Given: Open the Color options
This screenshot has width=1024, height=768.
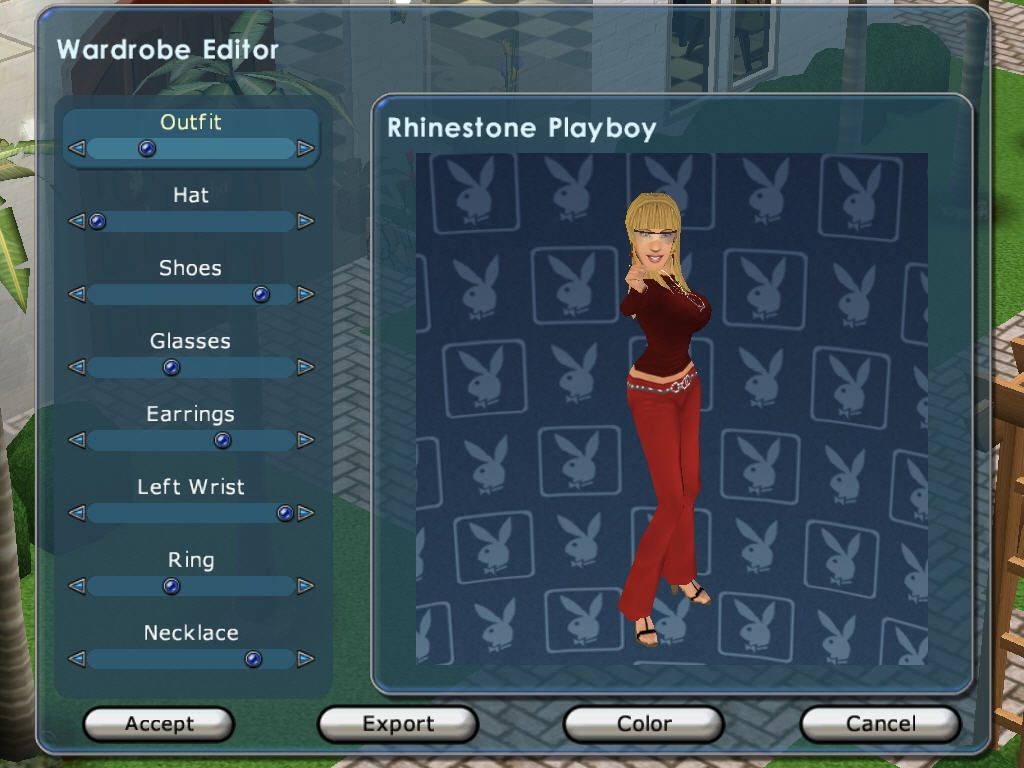Looking at the screenshot, I should [x=643, y=724].
